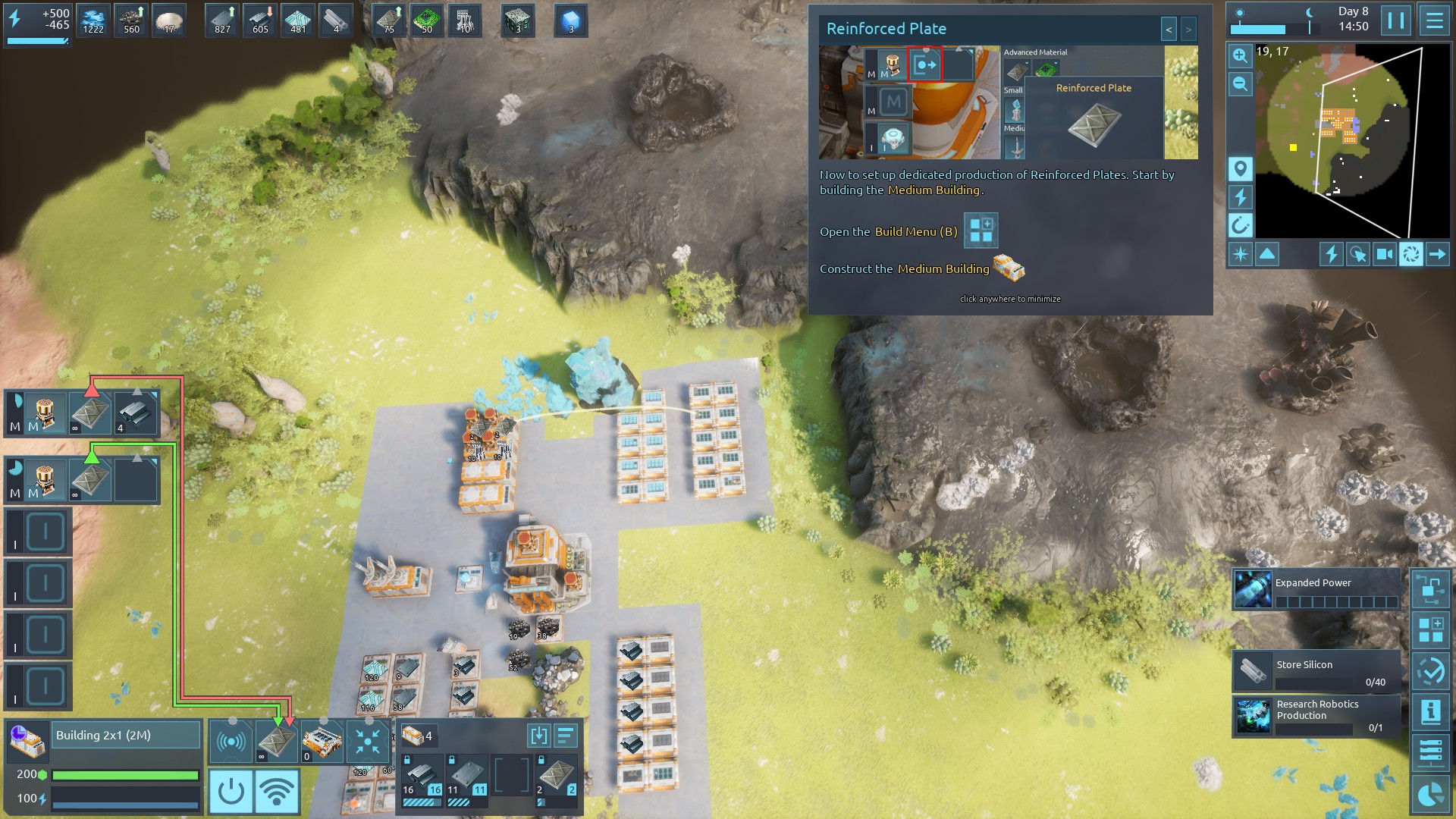Zoom out on the minimap

click(1240, 83)
